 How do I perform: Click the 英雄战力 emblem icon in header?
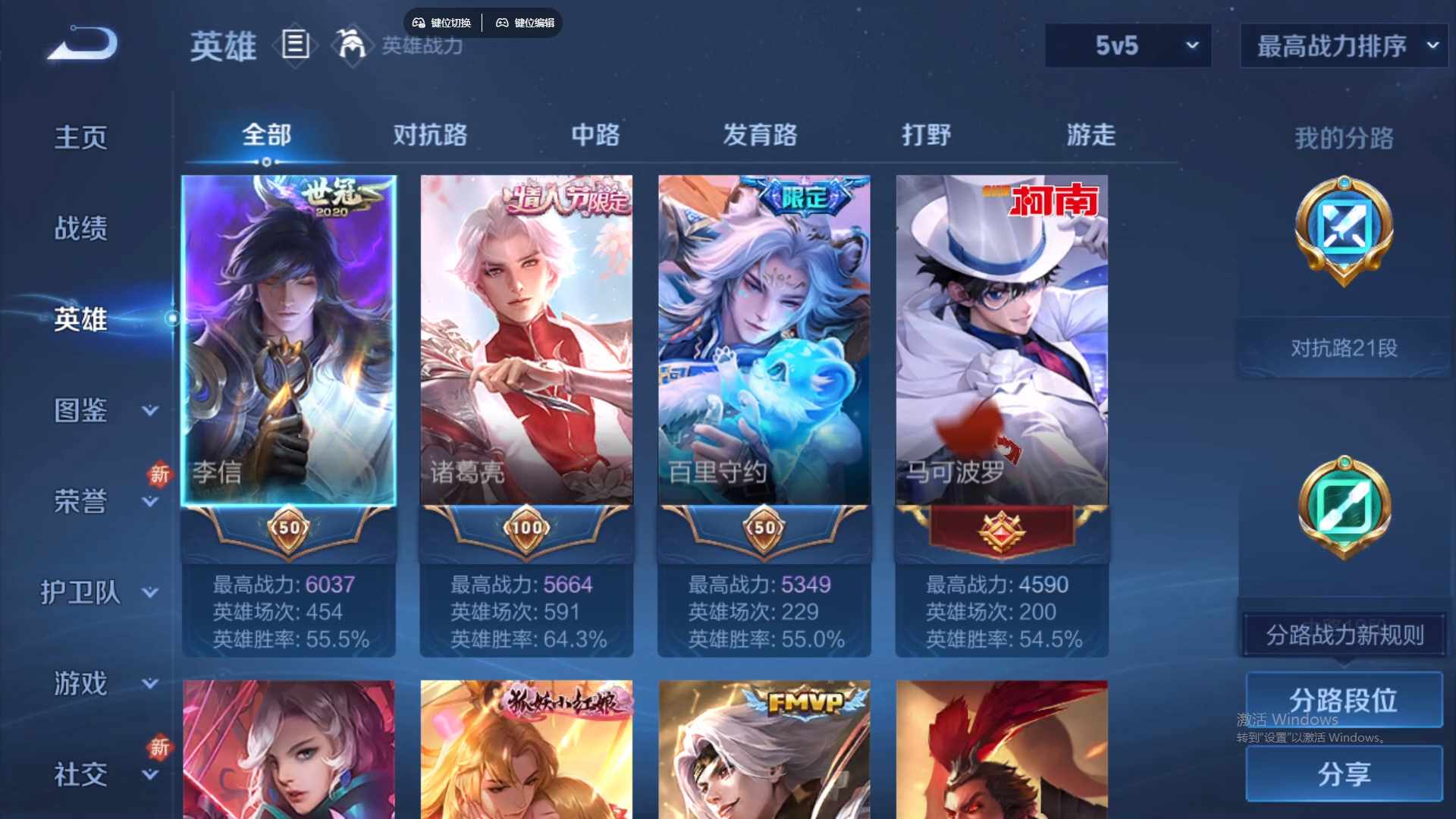350,45
